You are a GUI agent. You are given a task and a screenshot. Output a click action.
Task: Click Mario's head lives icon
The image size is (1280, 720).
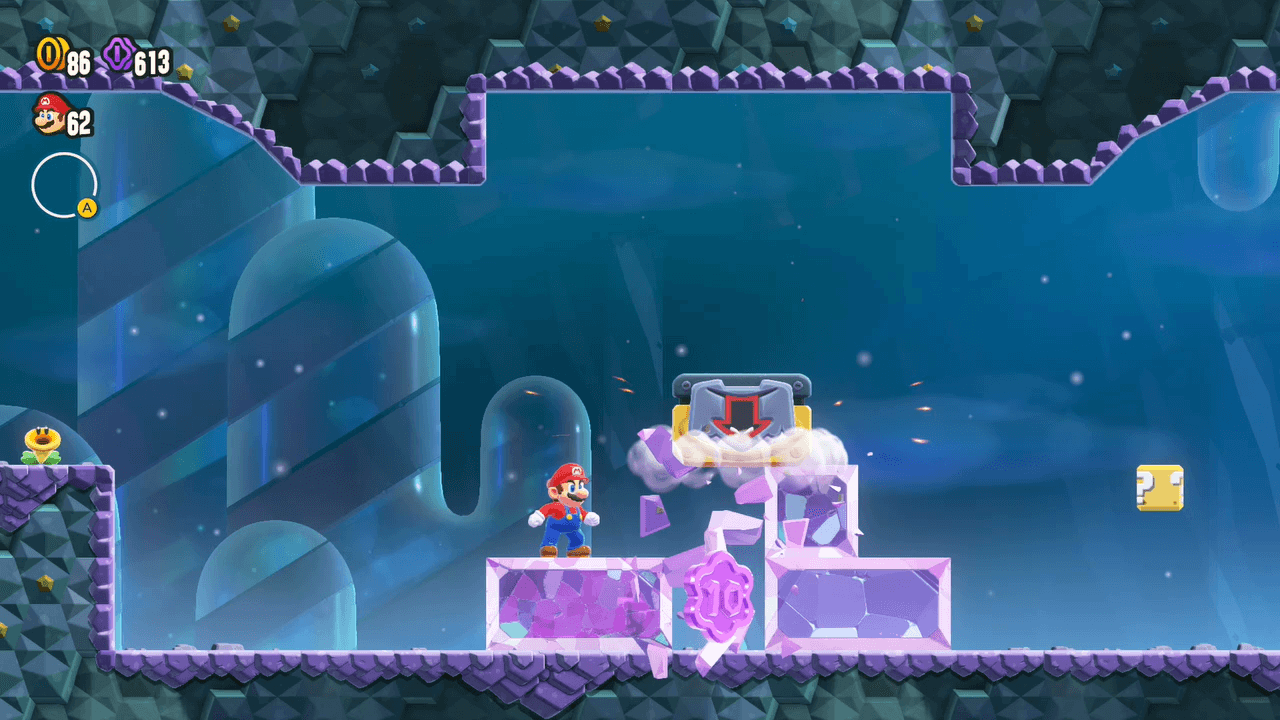48,114
